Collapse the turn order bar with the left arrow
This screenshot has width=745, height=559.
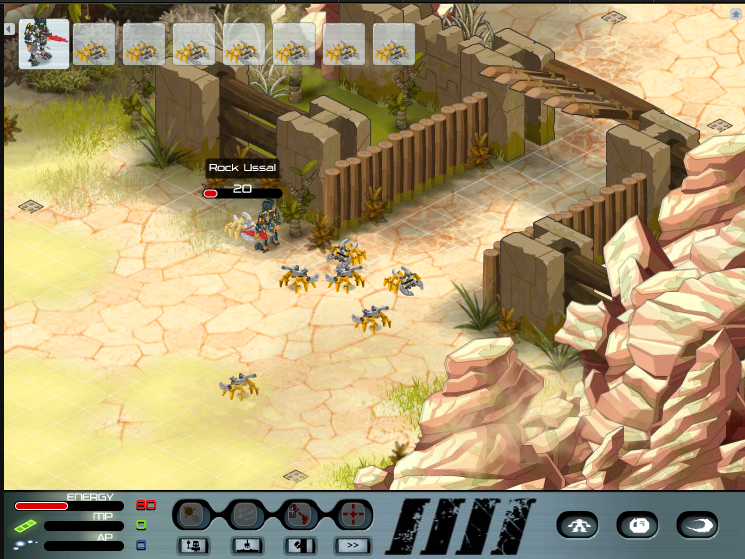click(x=9, y=29)
